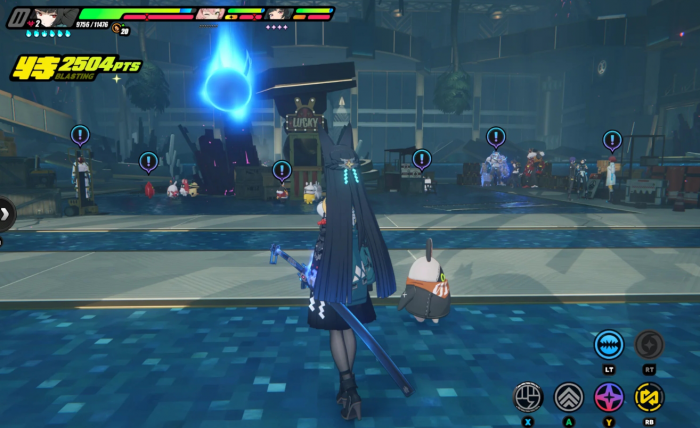Trigger the fist basic attack icon

click(528, 397)
